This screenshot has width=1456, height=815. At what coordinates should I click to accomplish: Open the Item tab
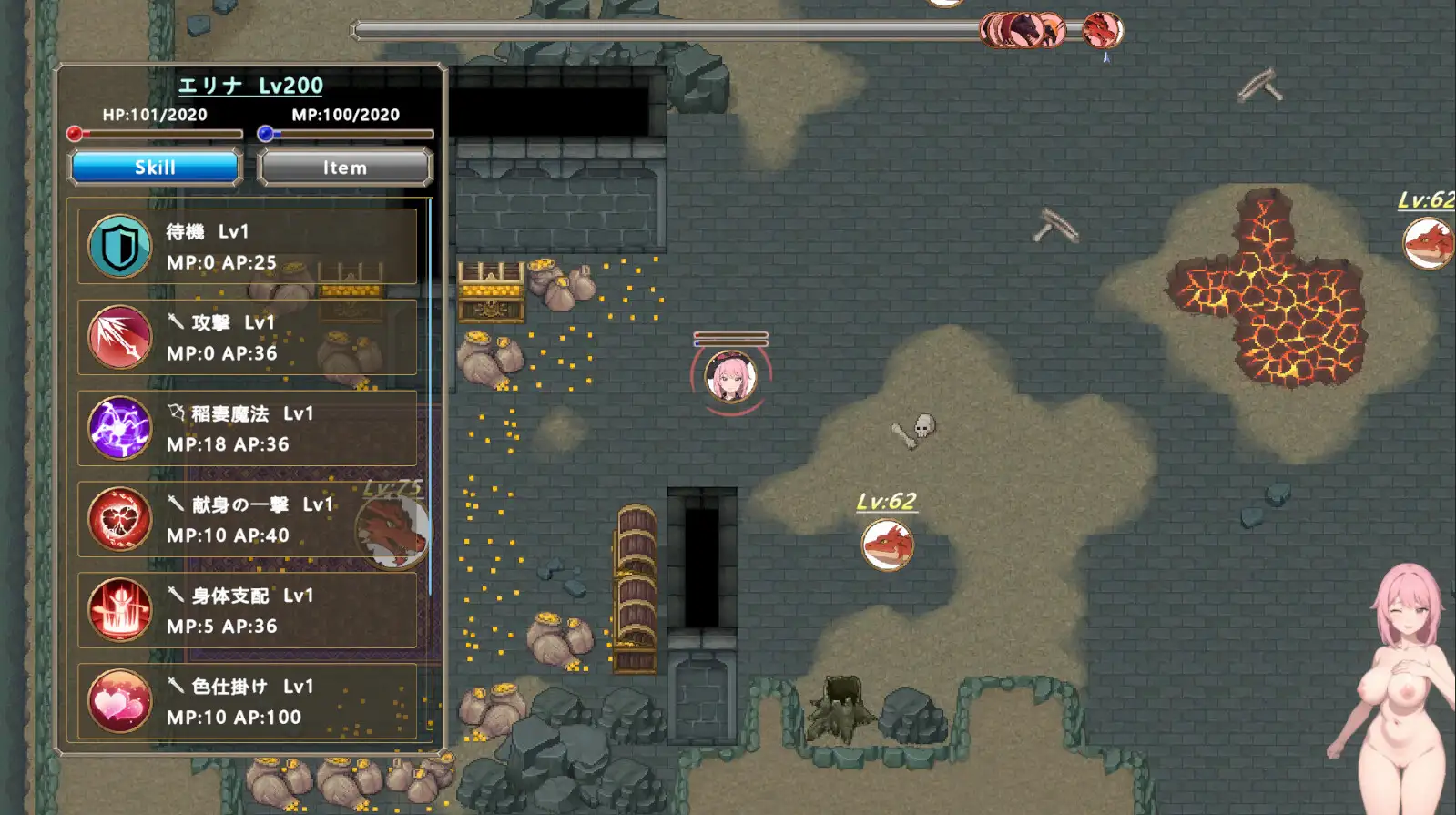[344, 168]
